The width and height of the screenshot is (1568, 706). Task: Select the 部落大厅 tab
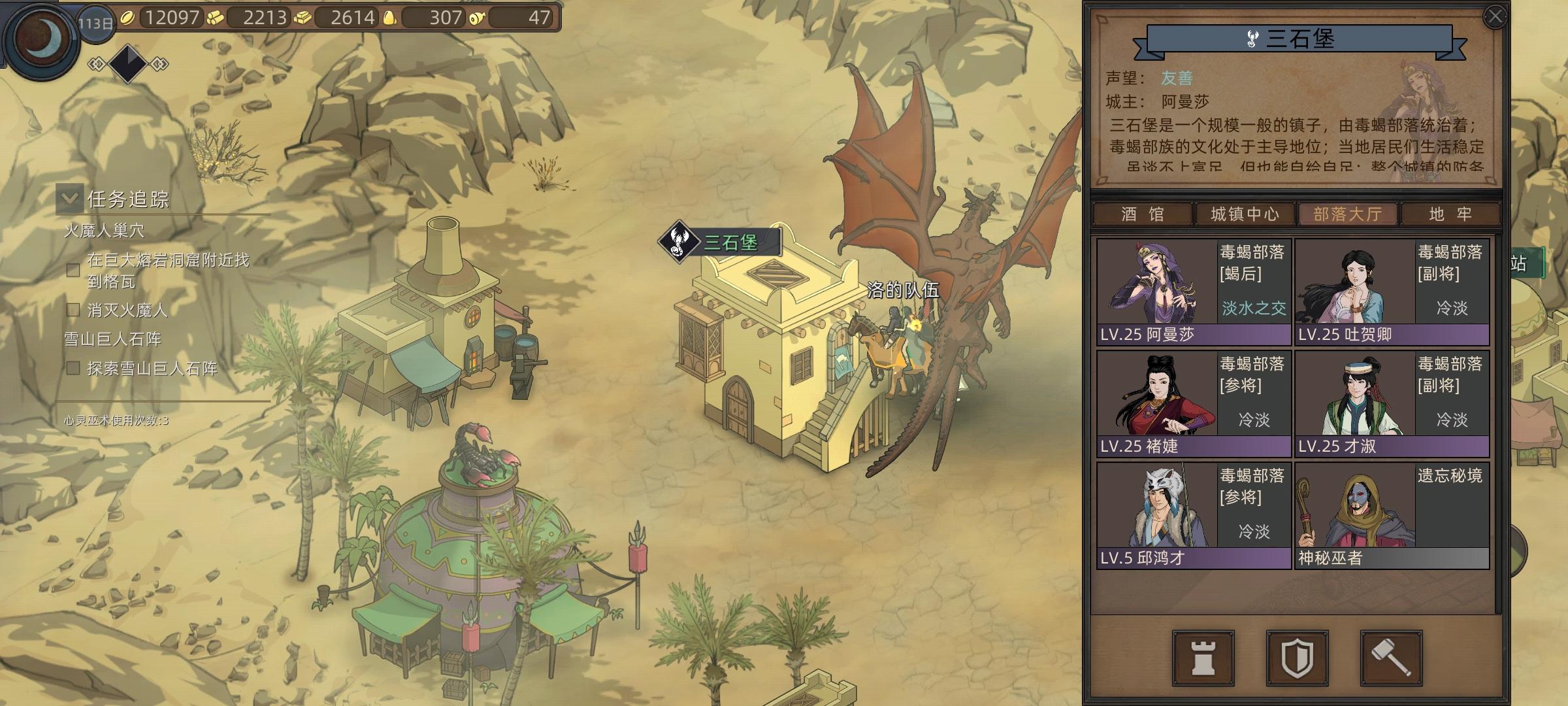(x=1347, y=214)
